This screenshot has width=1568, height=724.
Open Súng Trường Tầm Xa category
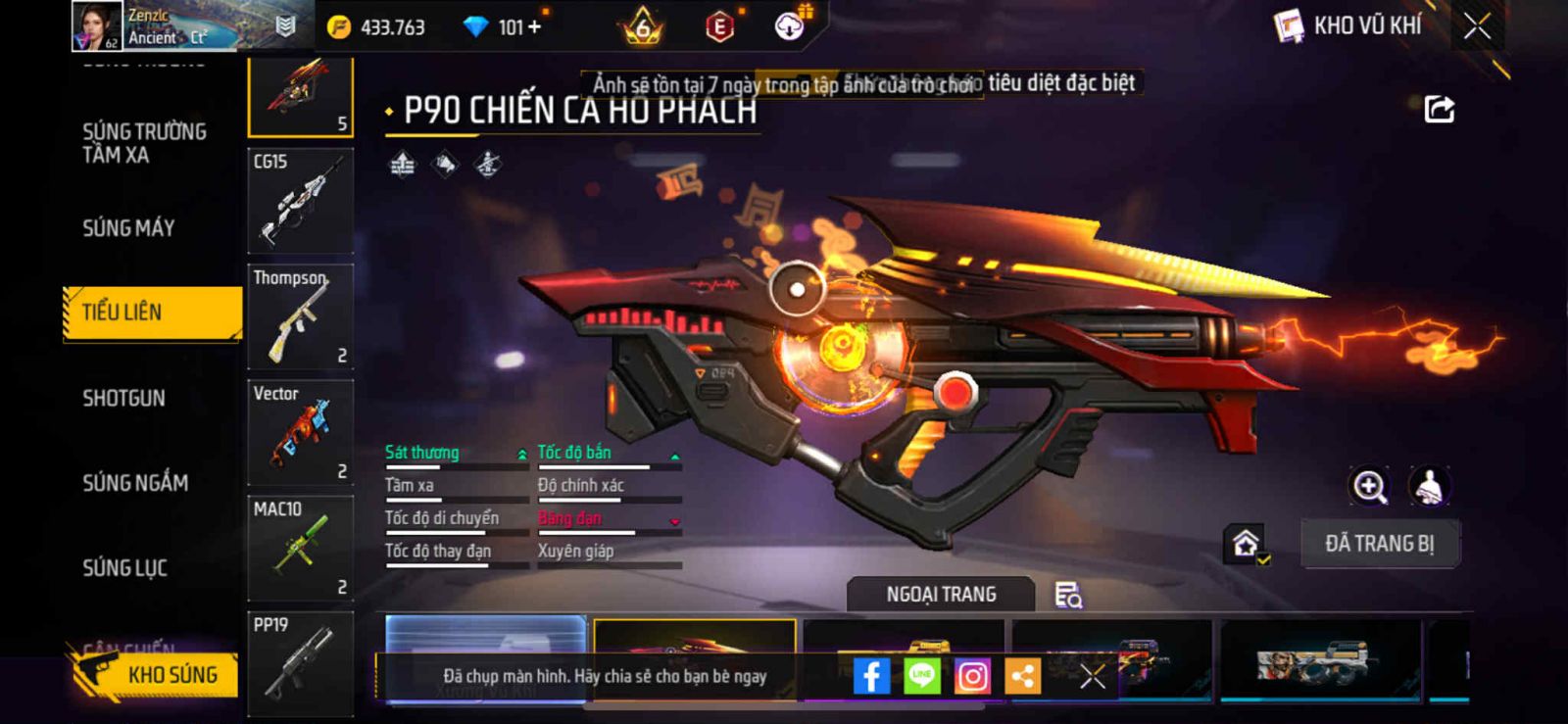pyautogui.click(x=144, y=143)
